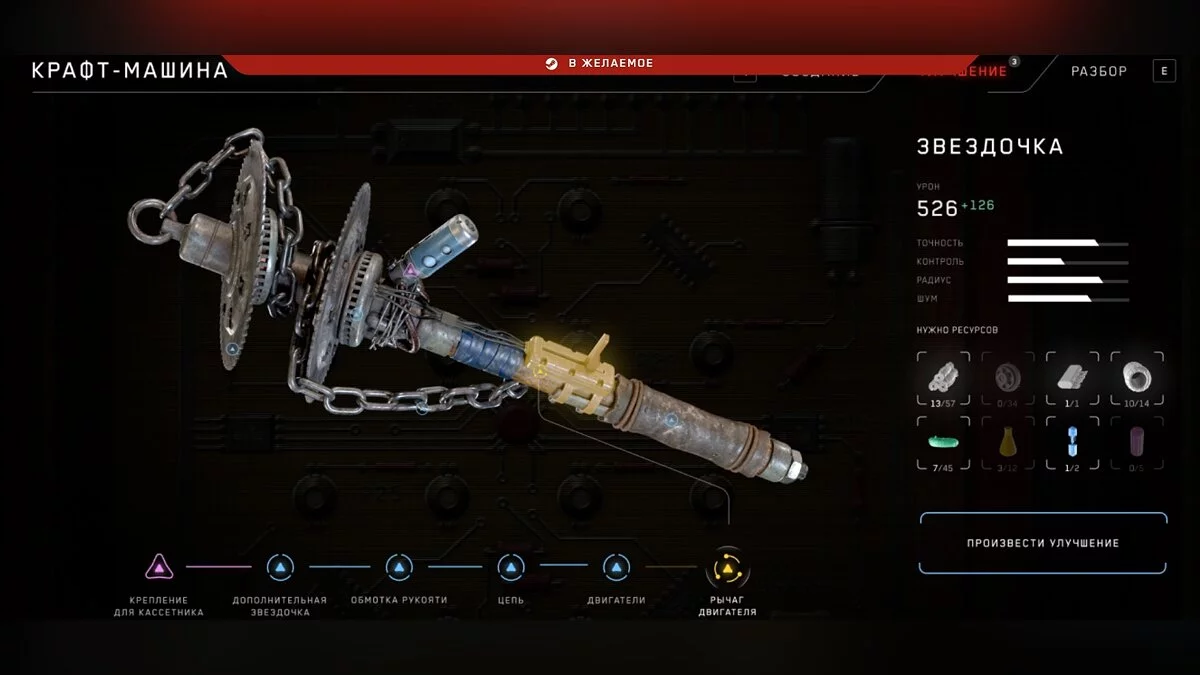1200x675 pixels.
Task: Add to Steam wishlist via В желаемое
Action: tap(599, 63)
